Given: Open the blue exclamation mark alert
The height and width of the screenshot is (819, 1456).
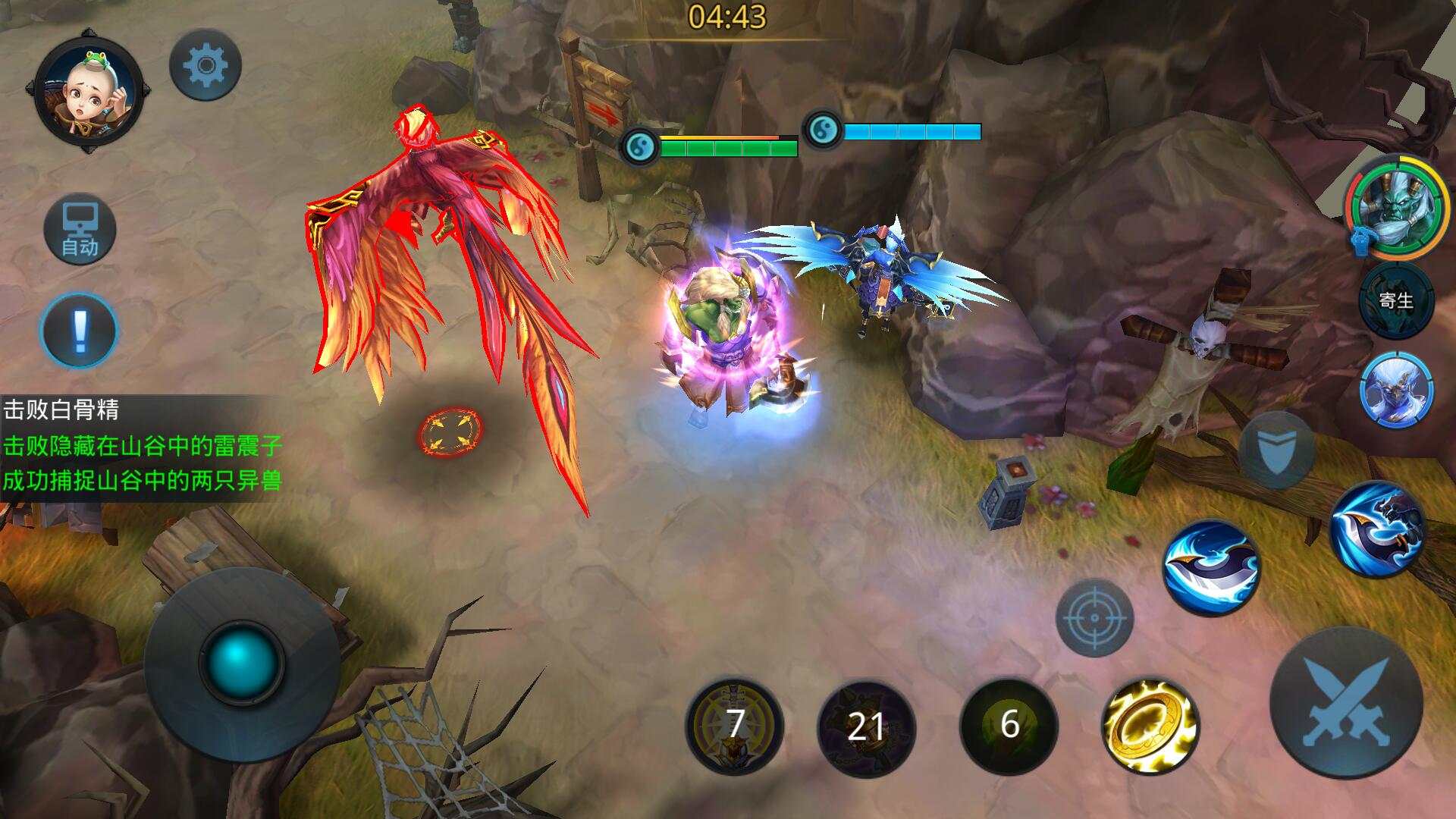Looking at the screenshot, I should tap(79, 331).
